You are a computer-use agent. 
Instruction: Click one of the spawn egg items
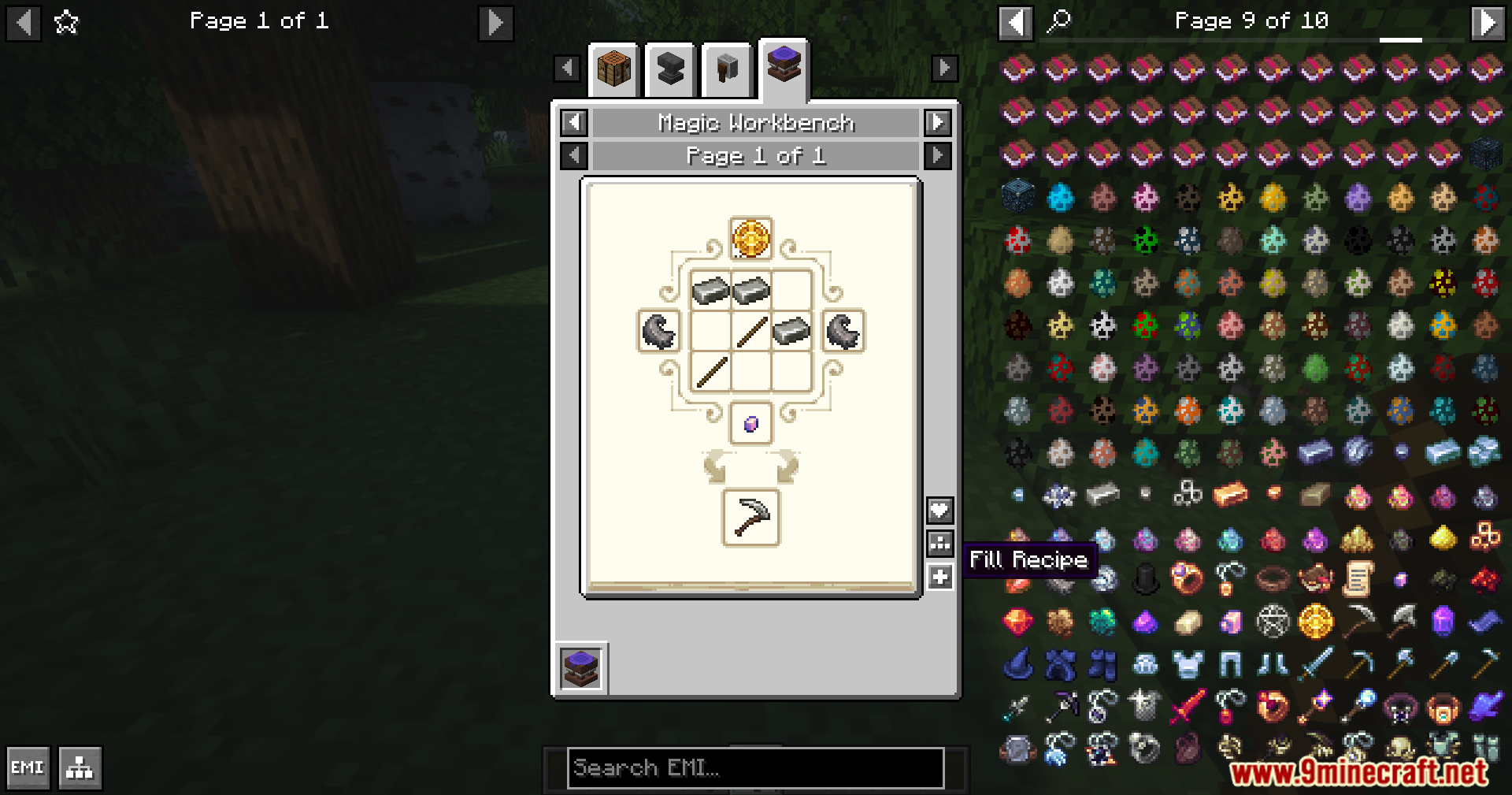[x=1062, y=199]
